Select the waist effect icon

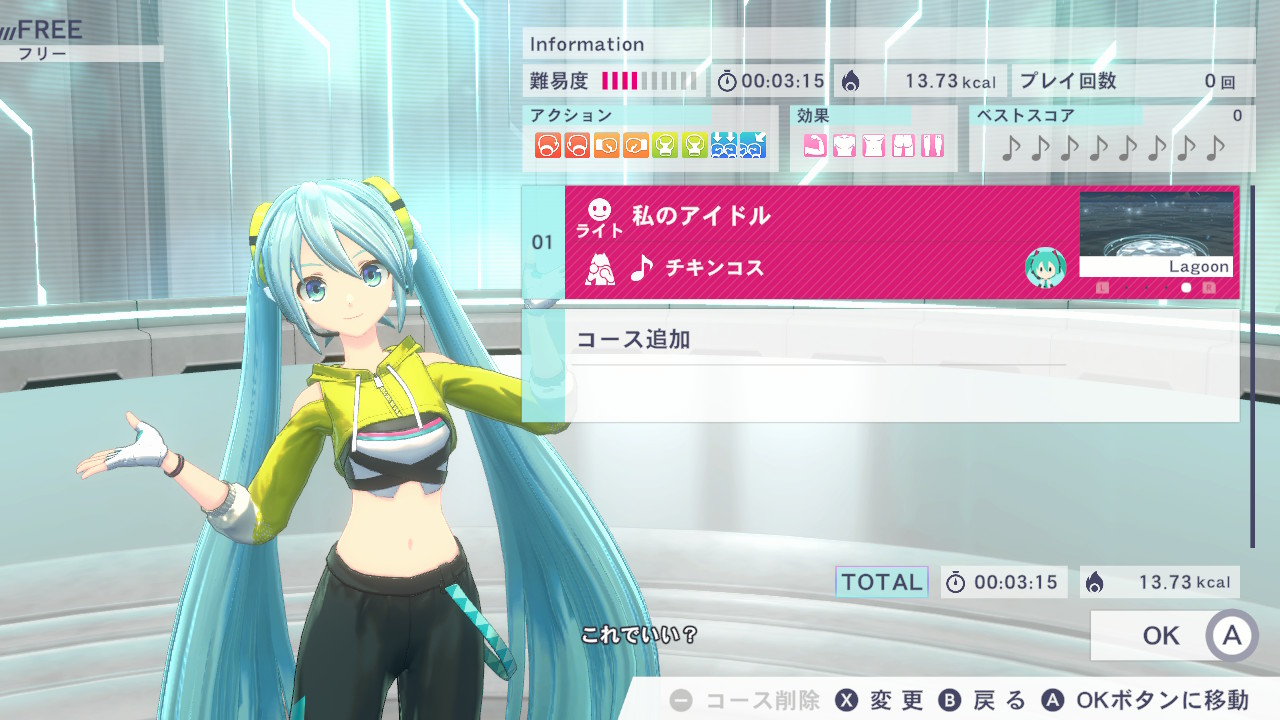pos(873,146)
